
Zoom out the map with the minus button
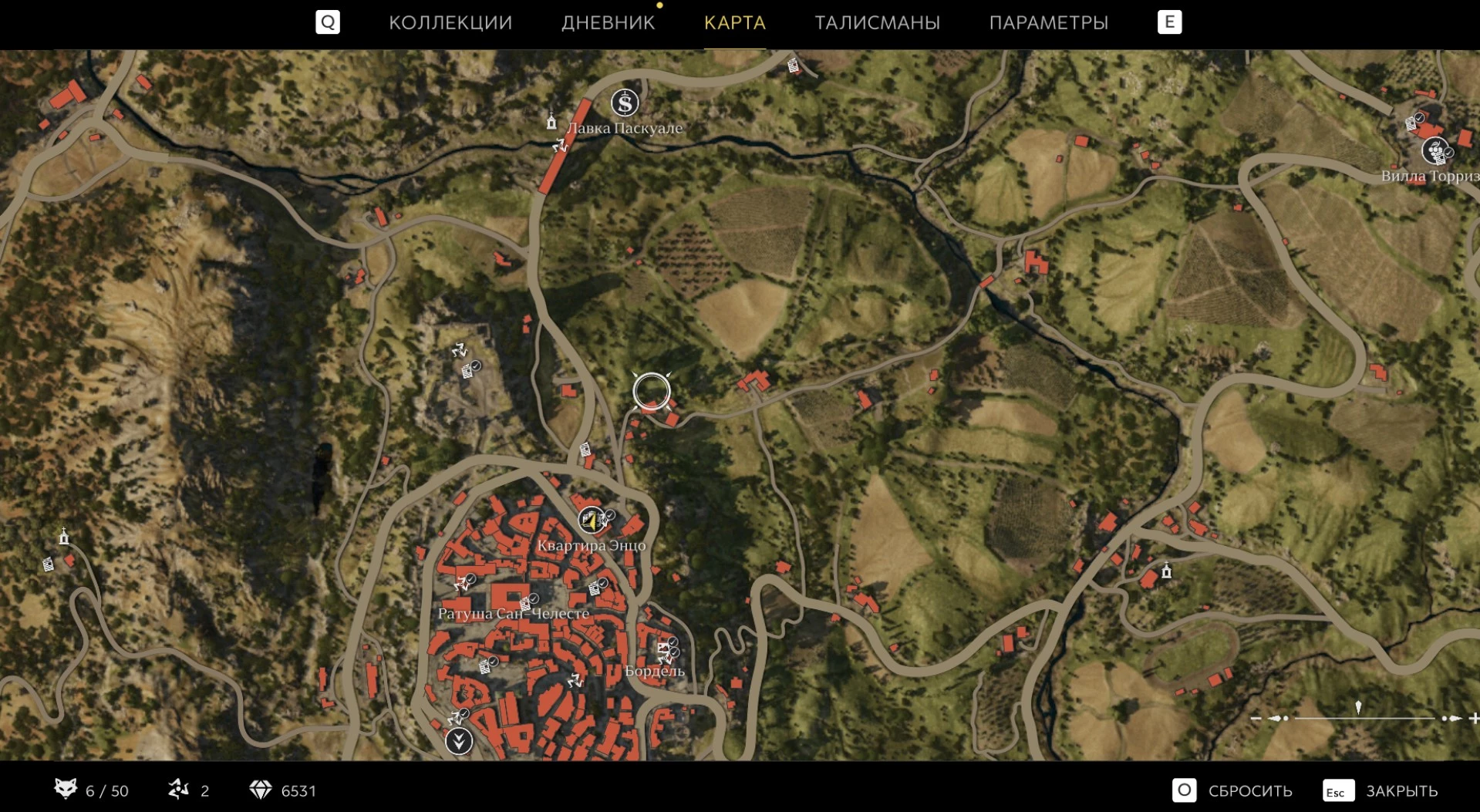click(1256, 718)
